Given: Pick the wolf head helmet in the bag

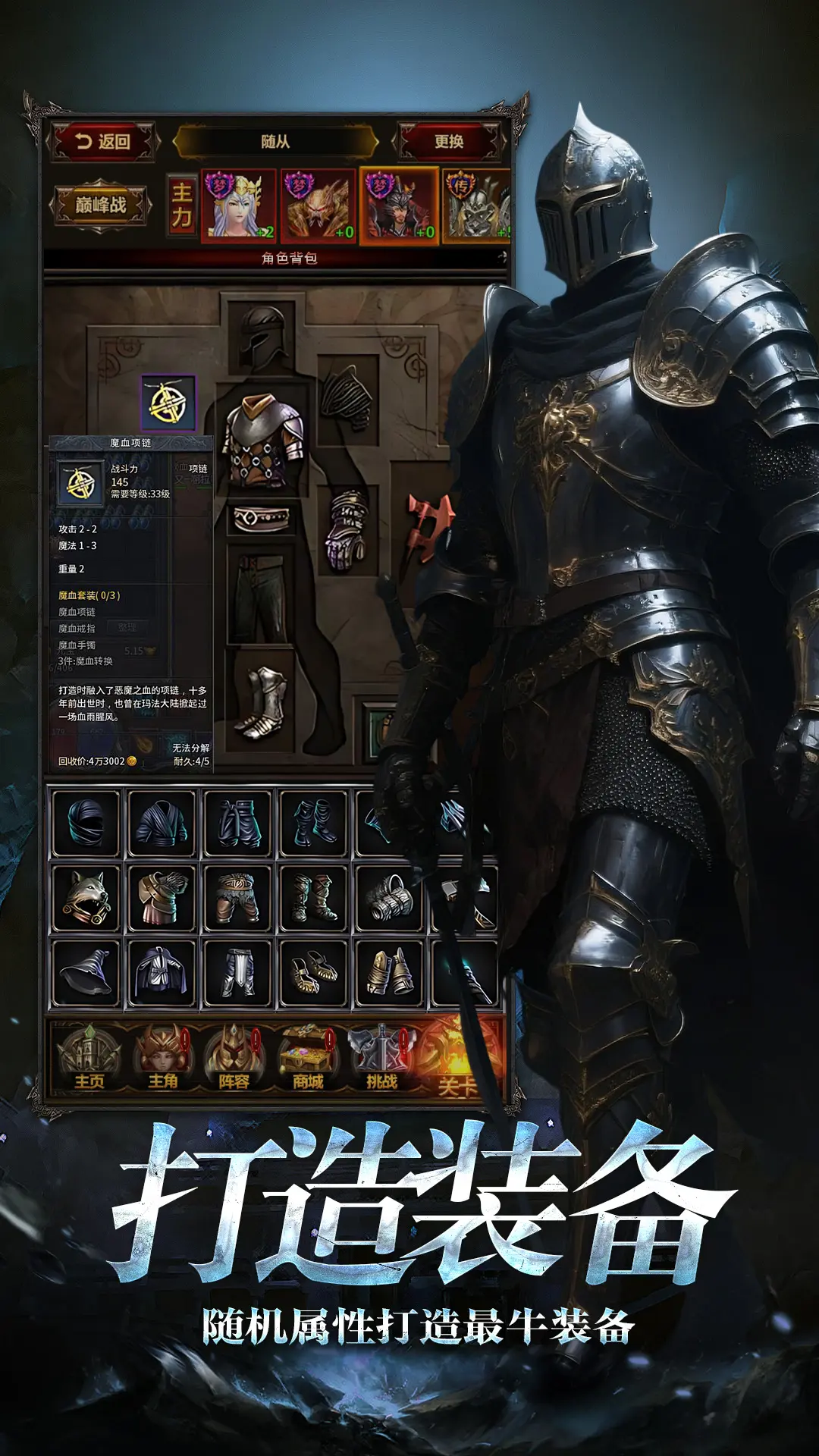Looking at the screenshot, I should (86, 898).
